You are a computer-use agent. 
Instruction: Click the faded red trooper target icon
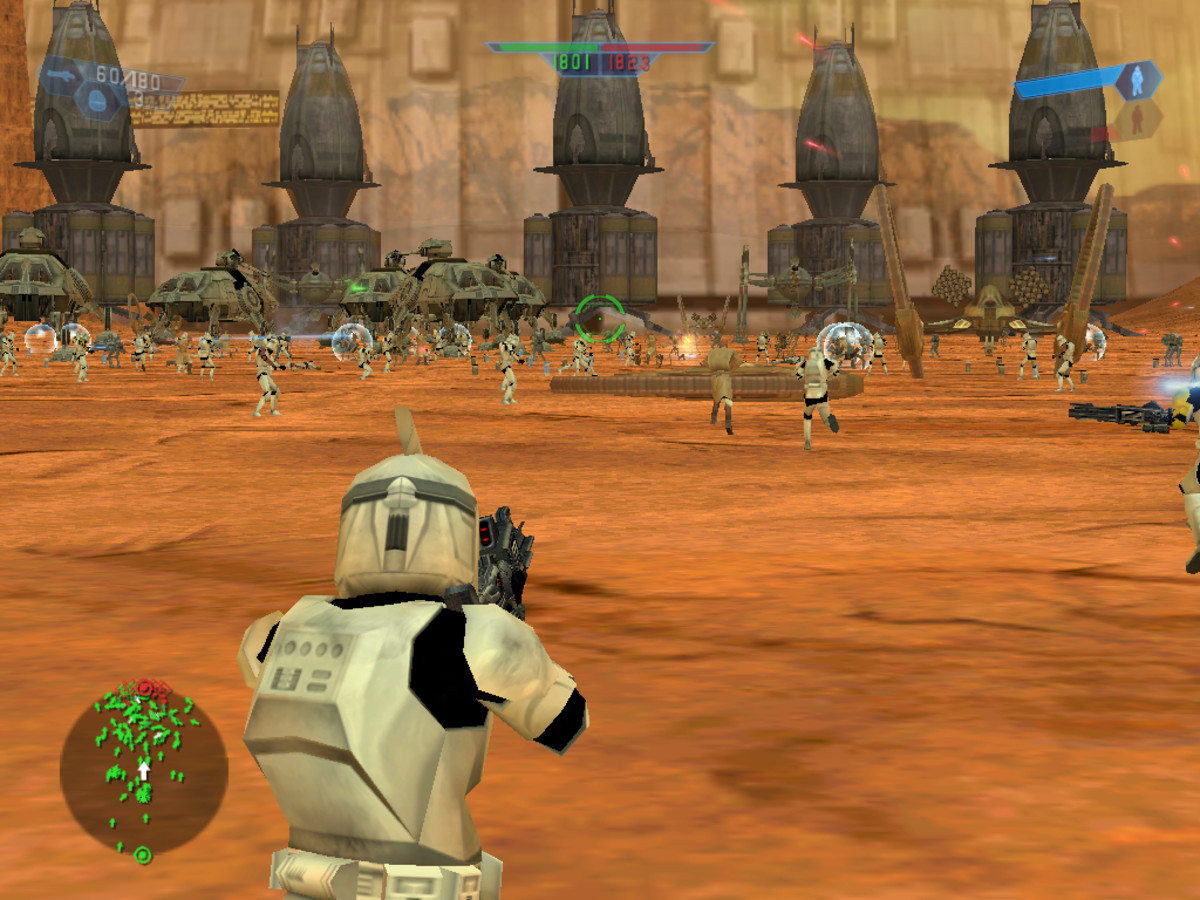1137,121
